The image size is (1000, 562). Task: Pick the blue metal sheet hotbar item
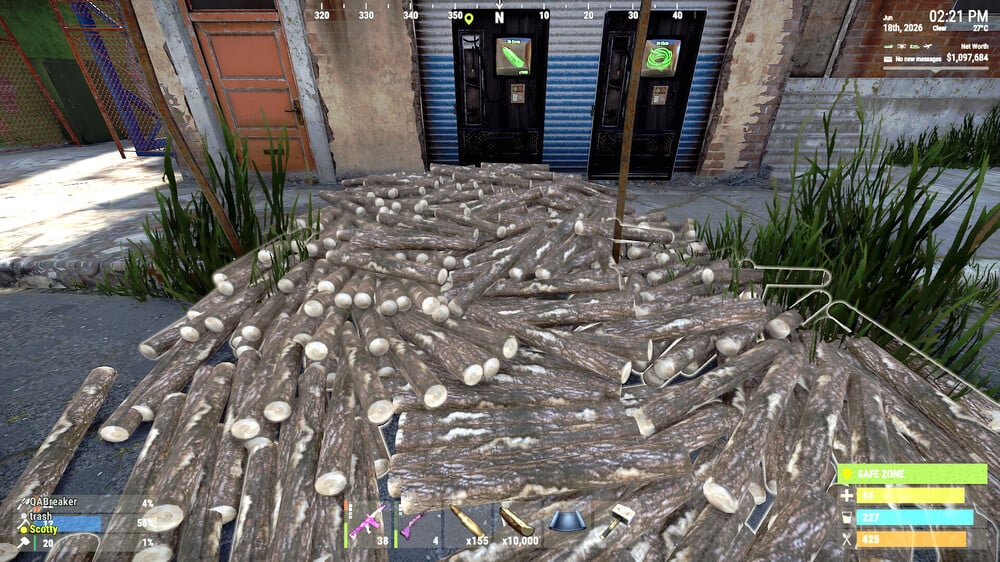568,522
